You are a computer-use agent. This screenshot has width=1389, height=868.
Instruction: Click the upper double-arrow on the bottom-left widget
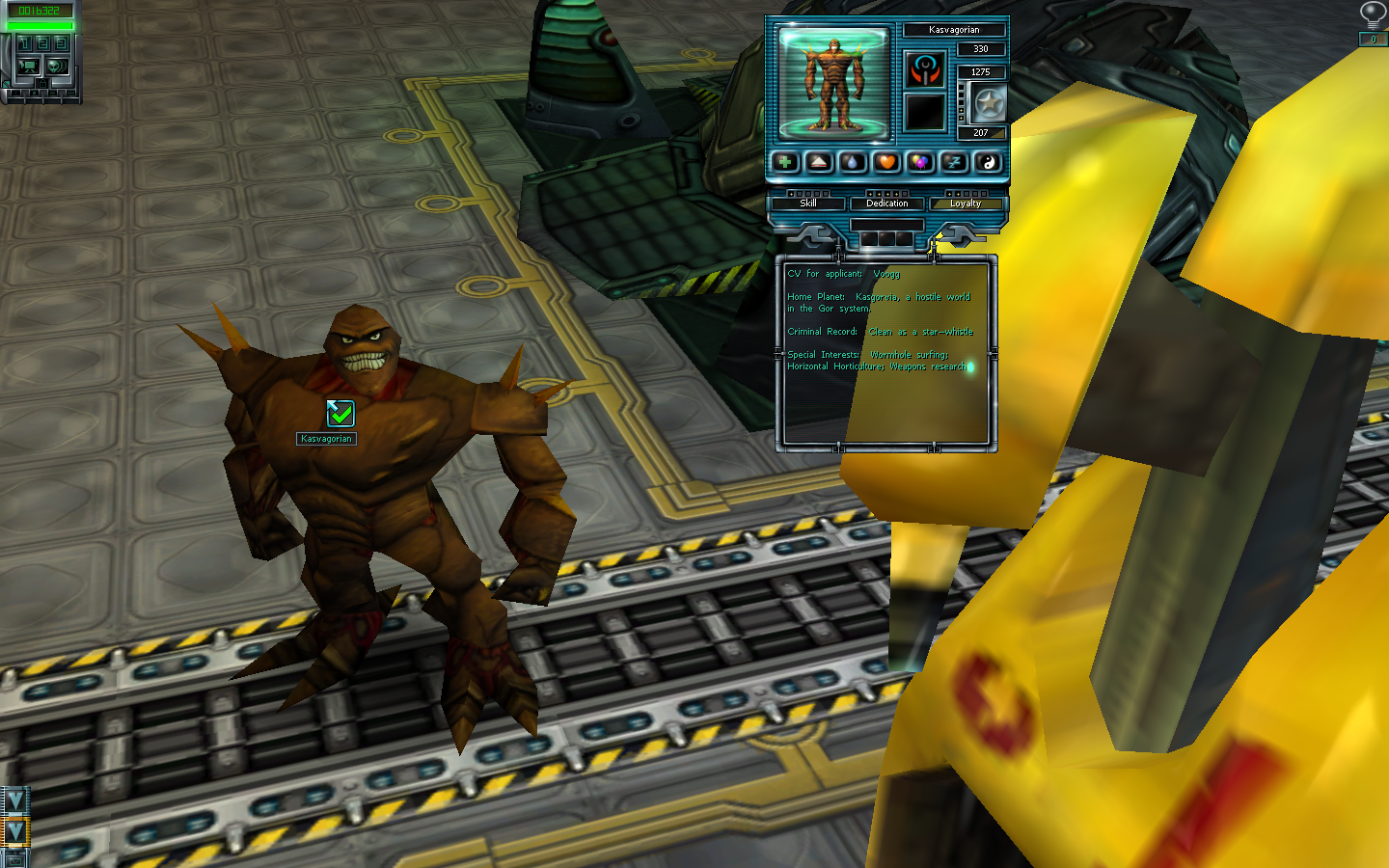15,801
